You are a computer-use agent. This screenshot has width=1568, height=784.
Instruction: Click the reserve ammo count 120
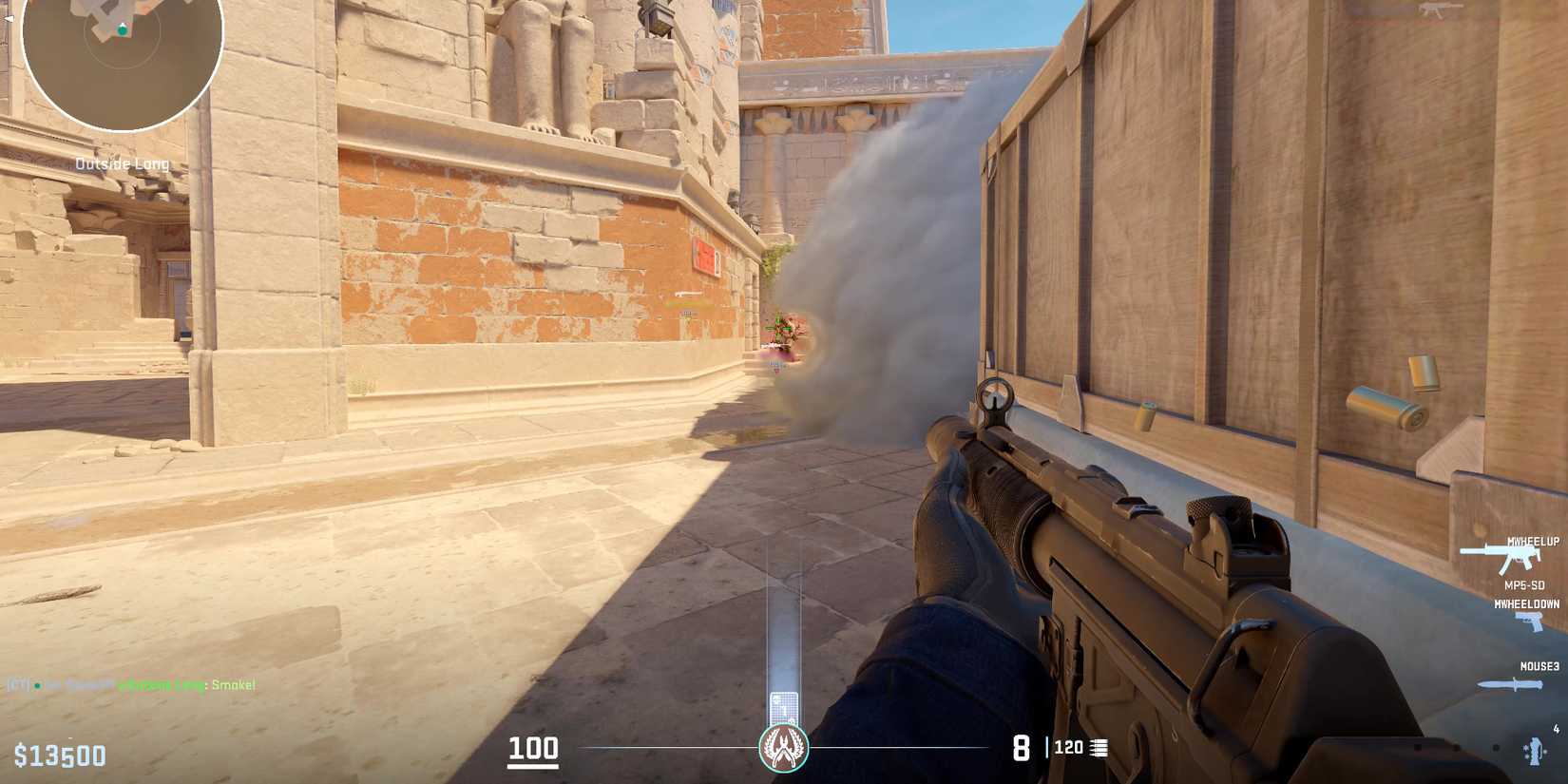click(1067, 748)
